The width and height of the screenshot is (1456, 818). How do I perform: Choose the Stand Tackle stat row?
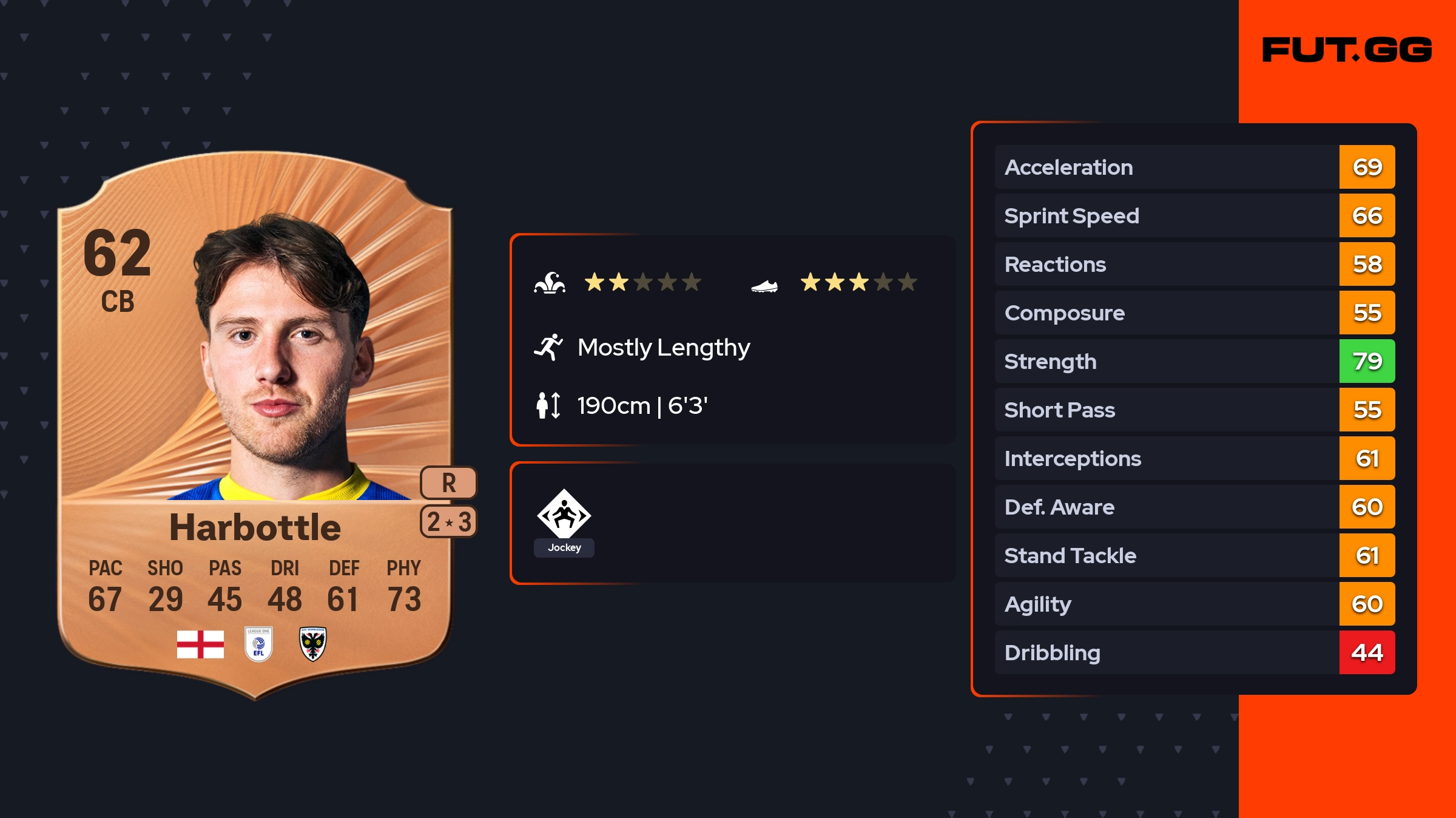(1194, 555)
